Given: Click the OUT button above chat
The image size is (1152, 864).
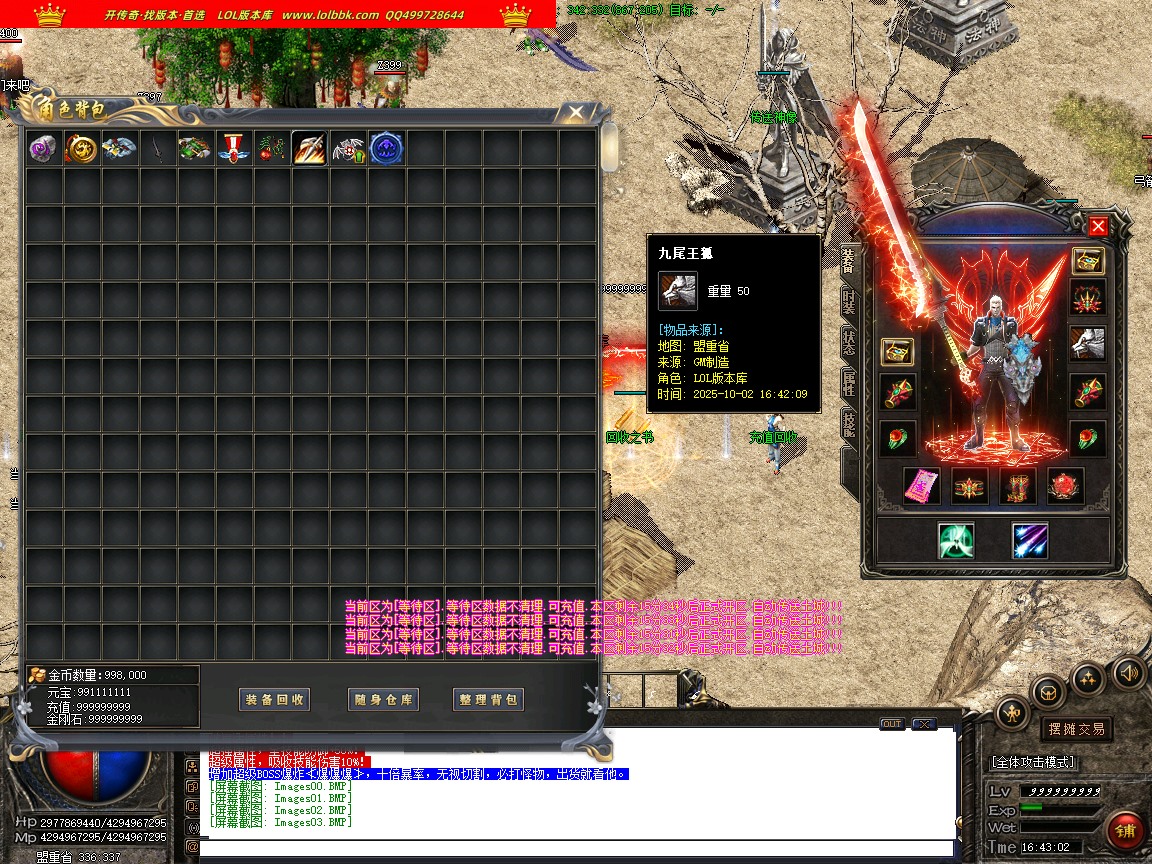Looking at the screenshot, I should 891,724.
